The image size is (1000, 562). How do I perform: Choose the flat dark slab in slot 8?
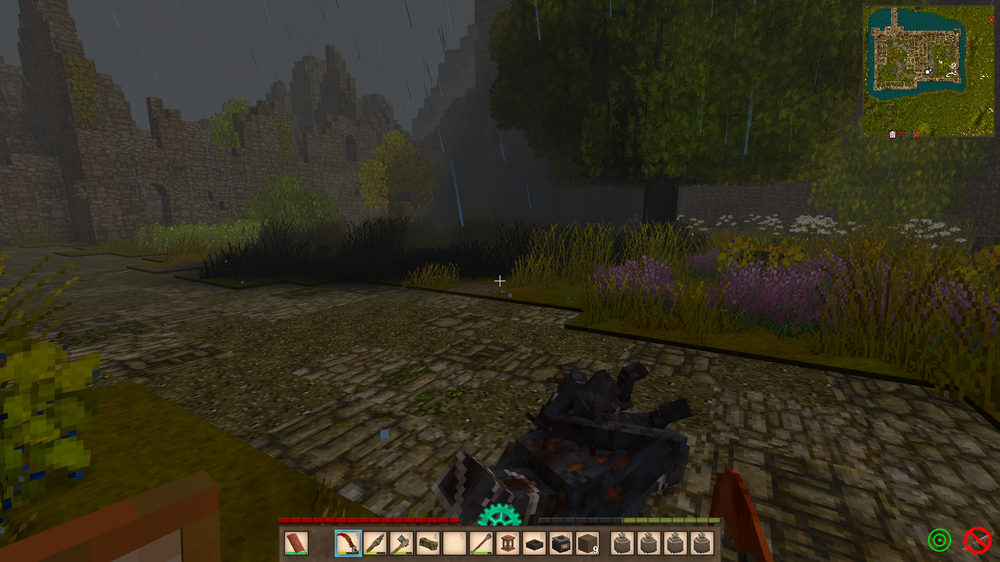click(x=534, y=544)
